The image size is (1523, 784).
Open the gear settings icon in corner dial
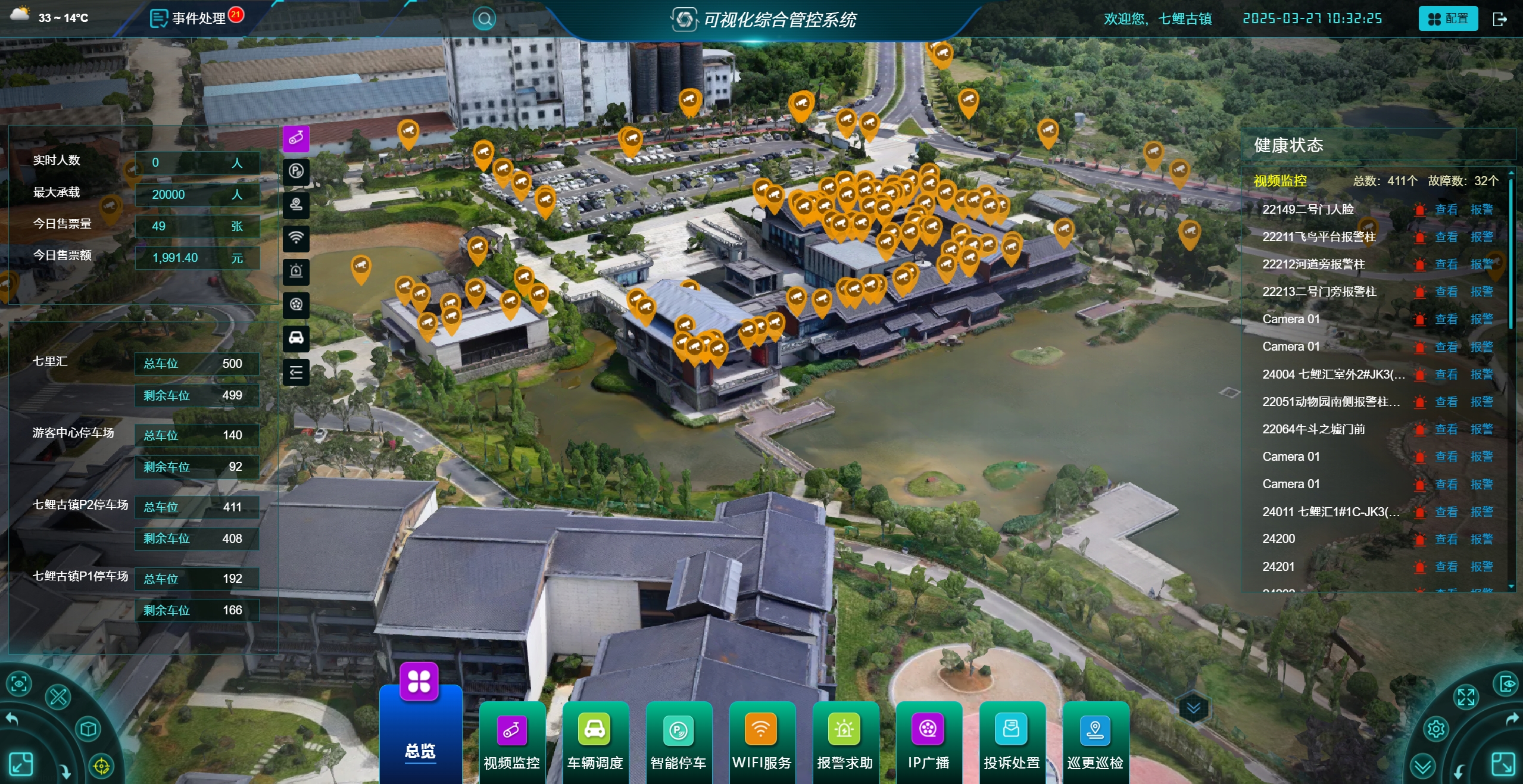[x=1435, y=729]
